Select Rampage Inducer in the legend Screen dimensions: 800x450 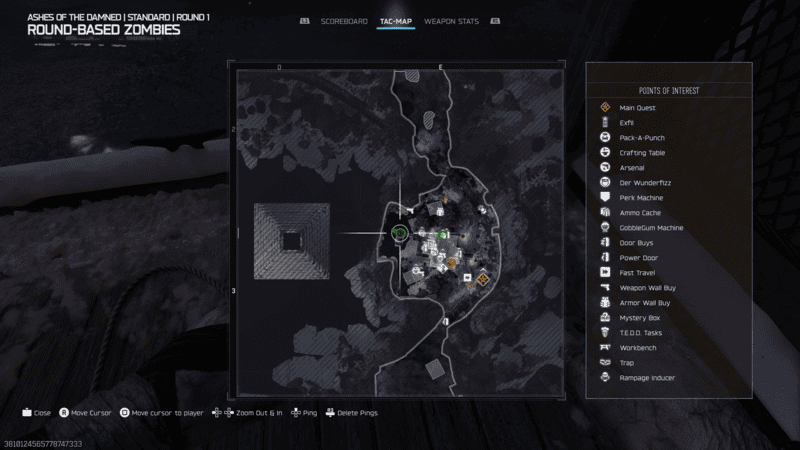coord(646,377)
